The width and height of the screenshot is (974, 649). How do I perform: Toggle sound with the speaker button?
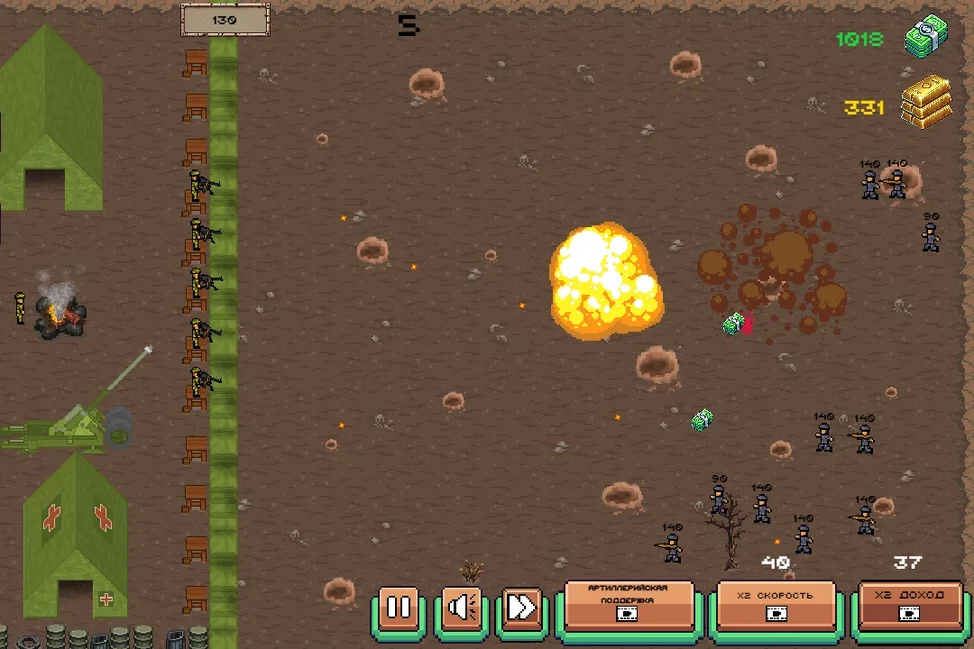coord(461,607)
